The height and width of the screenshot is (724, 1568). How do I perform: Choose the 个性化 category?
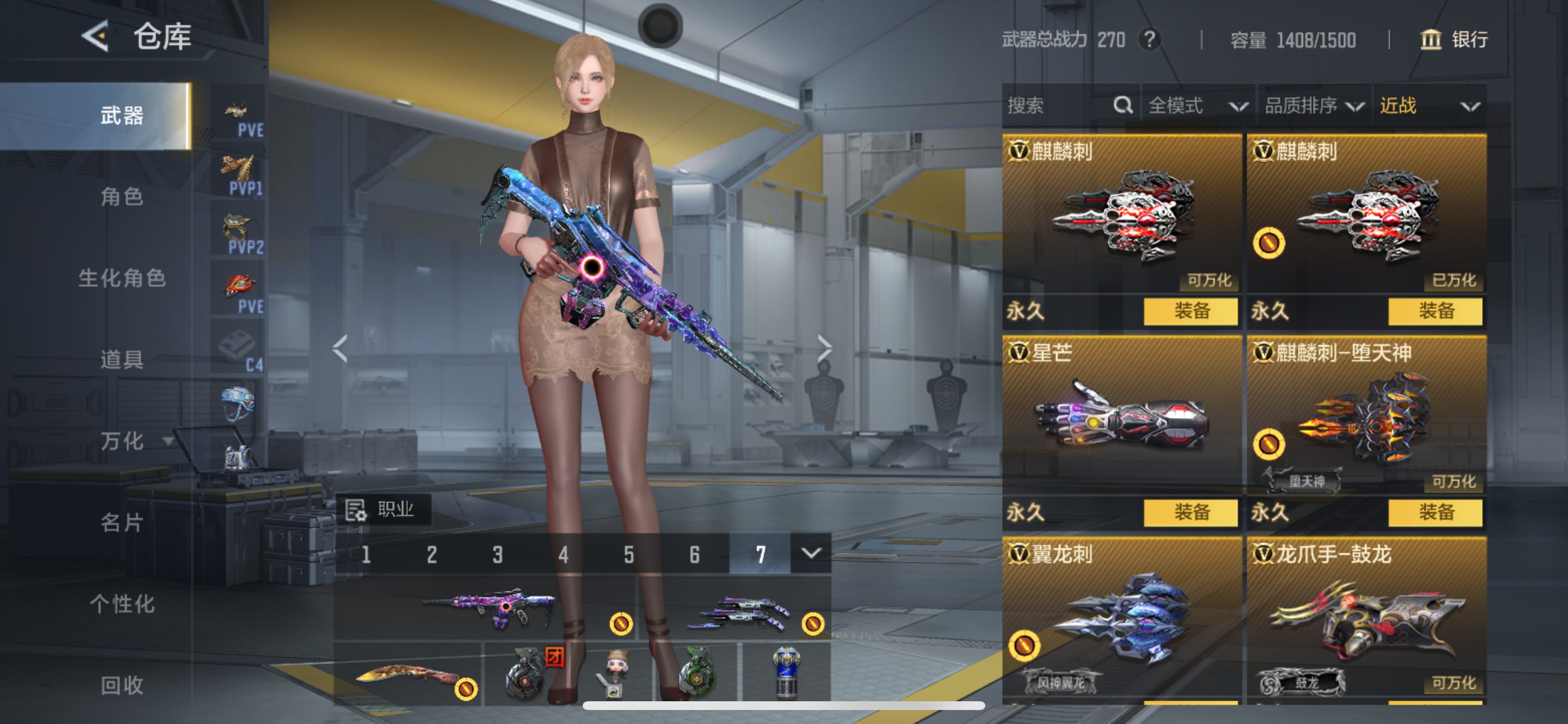(122, 603)
